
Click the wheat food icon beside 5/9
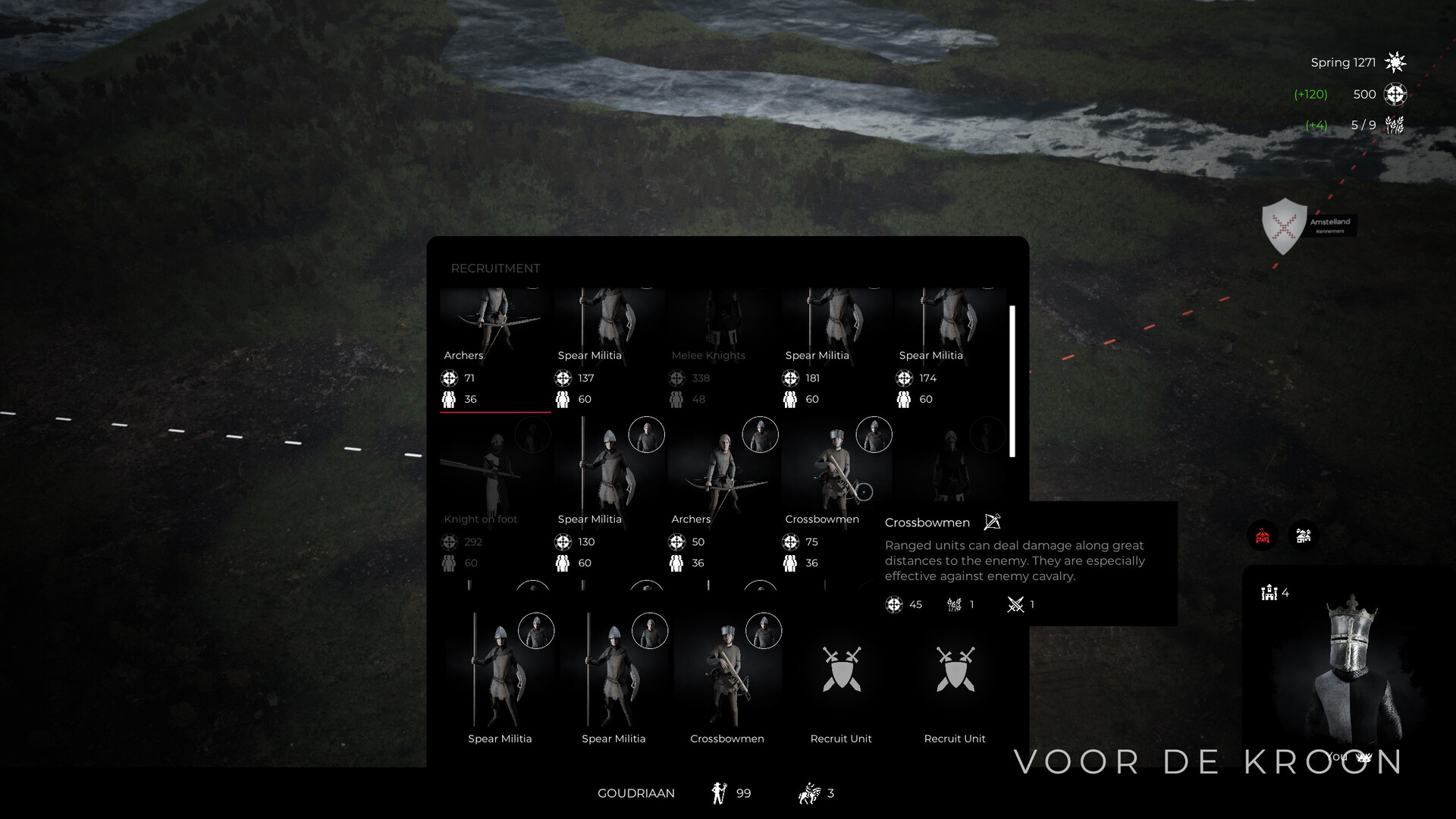coord(1394,124)
